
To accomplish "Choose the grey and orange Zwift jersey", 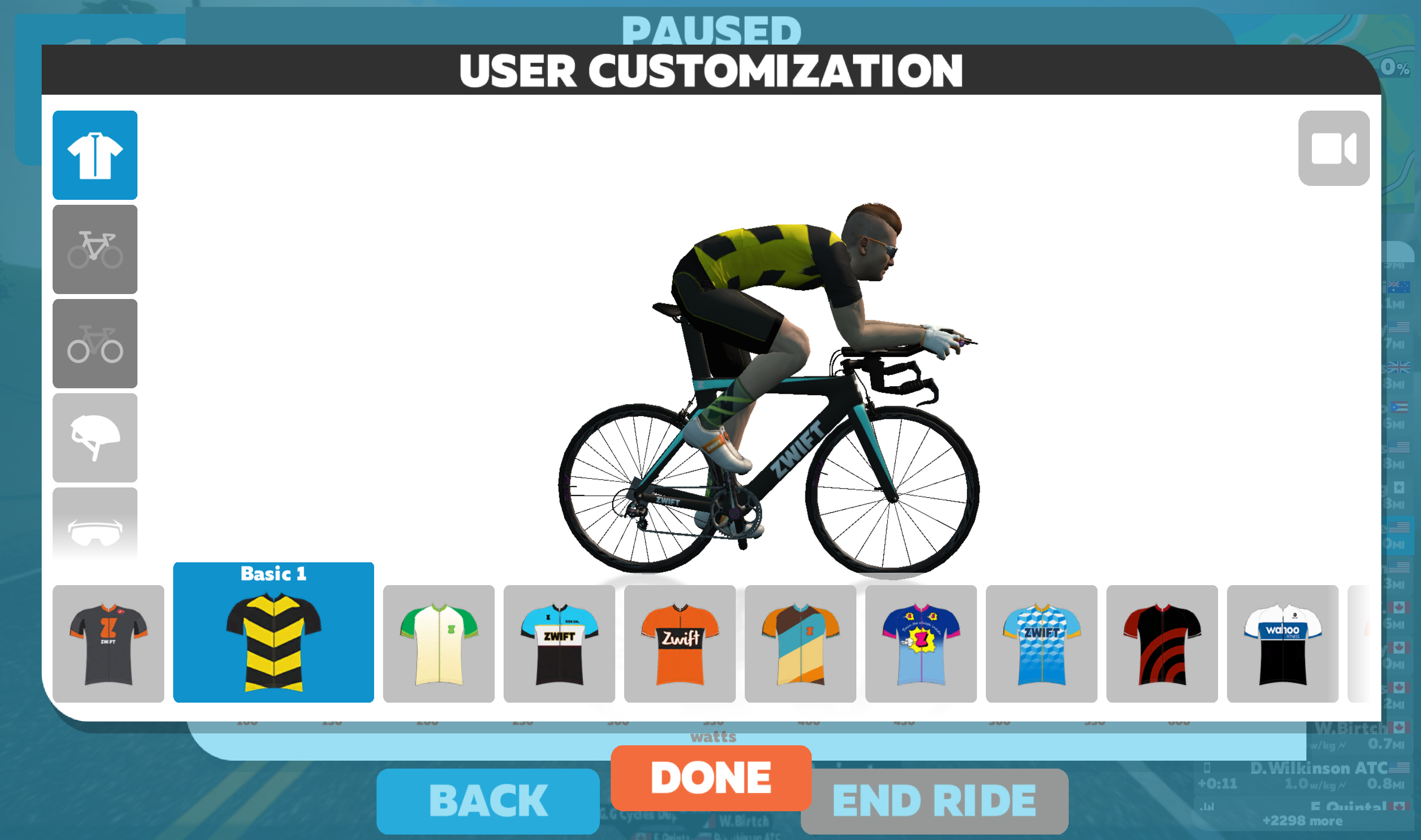I will (x=108, y=644).
